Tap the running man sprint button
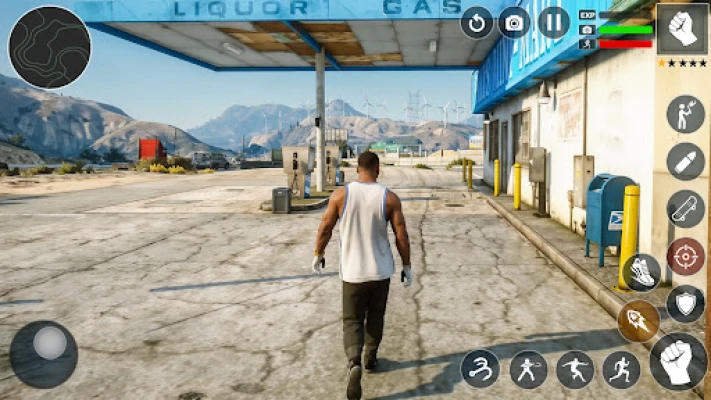 point(621,369)
